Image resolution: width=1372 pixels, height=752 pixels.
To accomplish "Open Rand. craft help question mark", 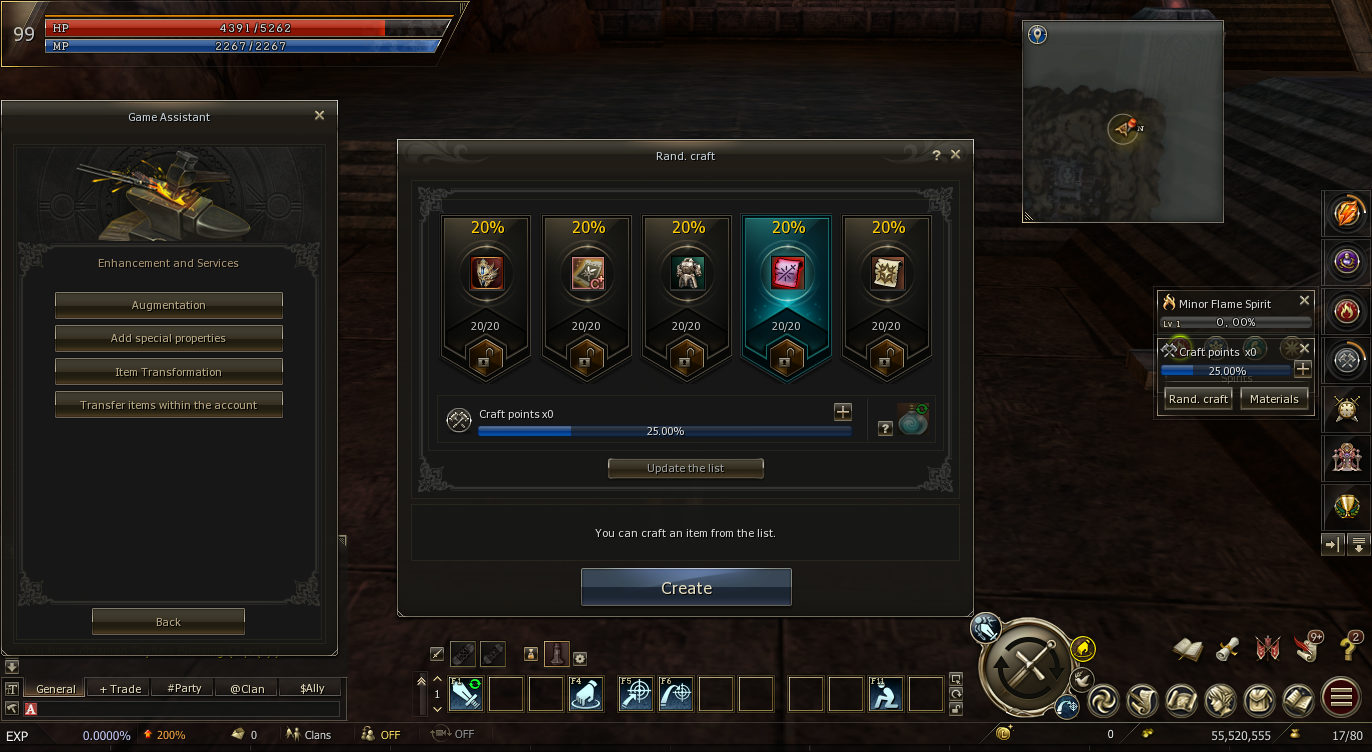I will [936, 155].
